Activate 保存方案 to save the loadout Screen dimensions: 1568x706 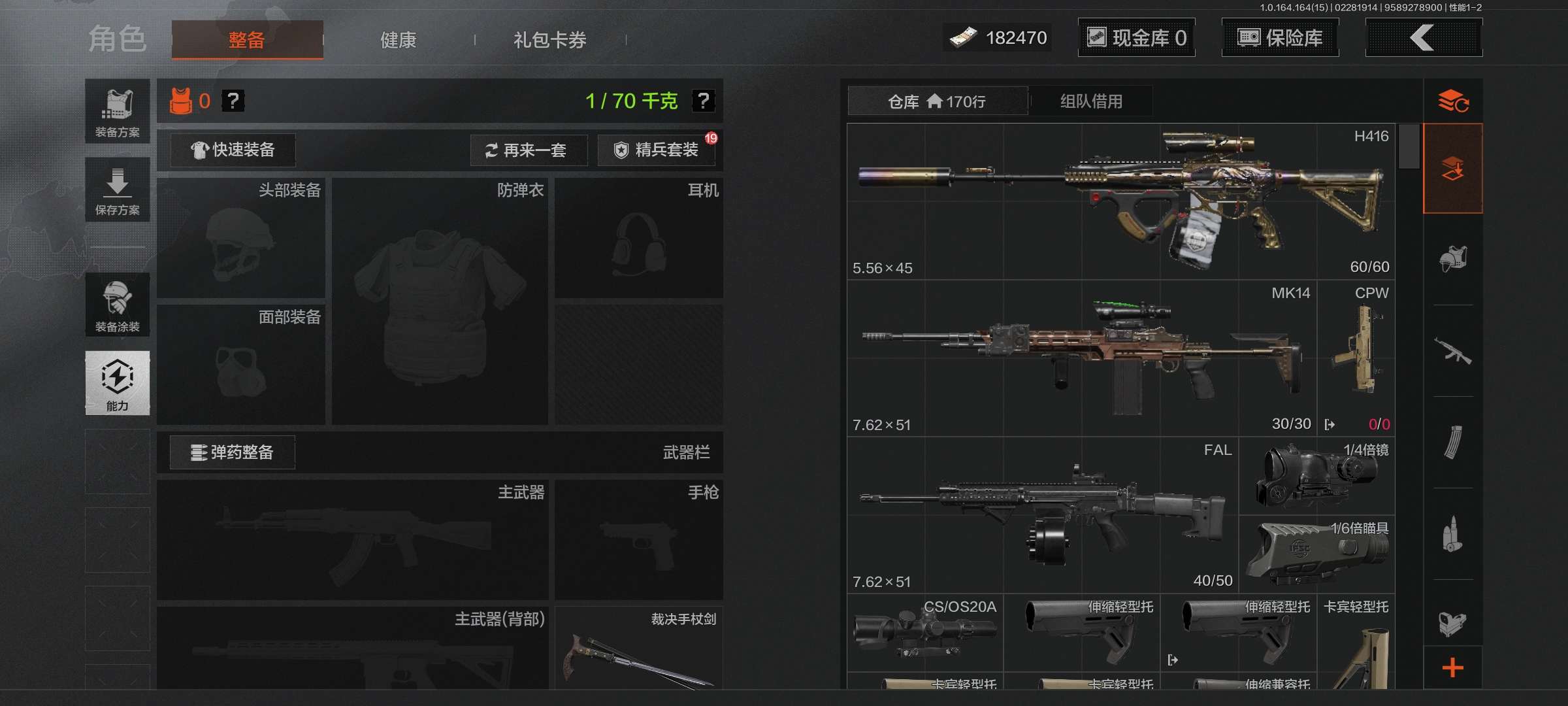pyautogui.click(x=118, y=190)
